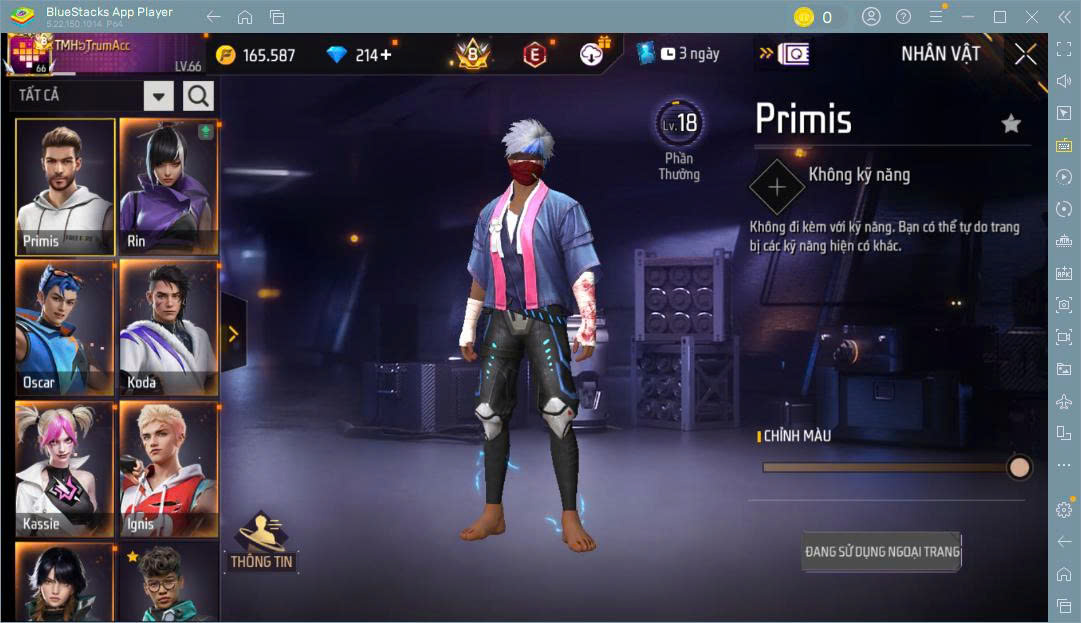Screen dimensions: 1081x623
Task: Choose the Rin character card
Action: 168,187
